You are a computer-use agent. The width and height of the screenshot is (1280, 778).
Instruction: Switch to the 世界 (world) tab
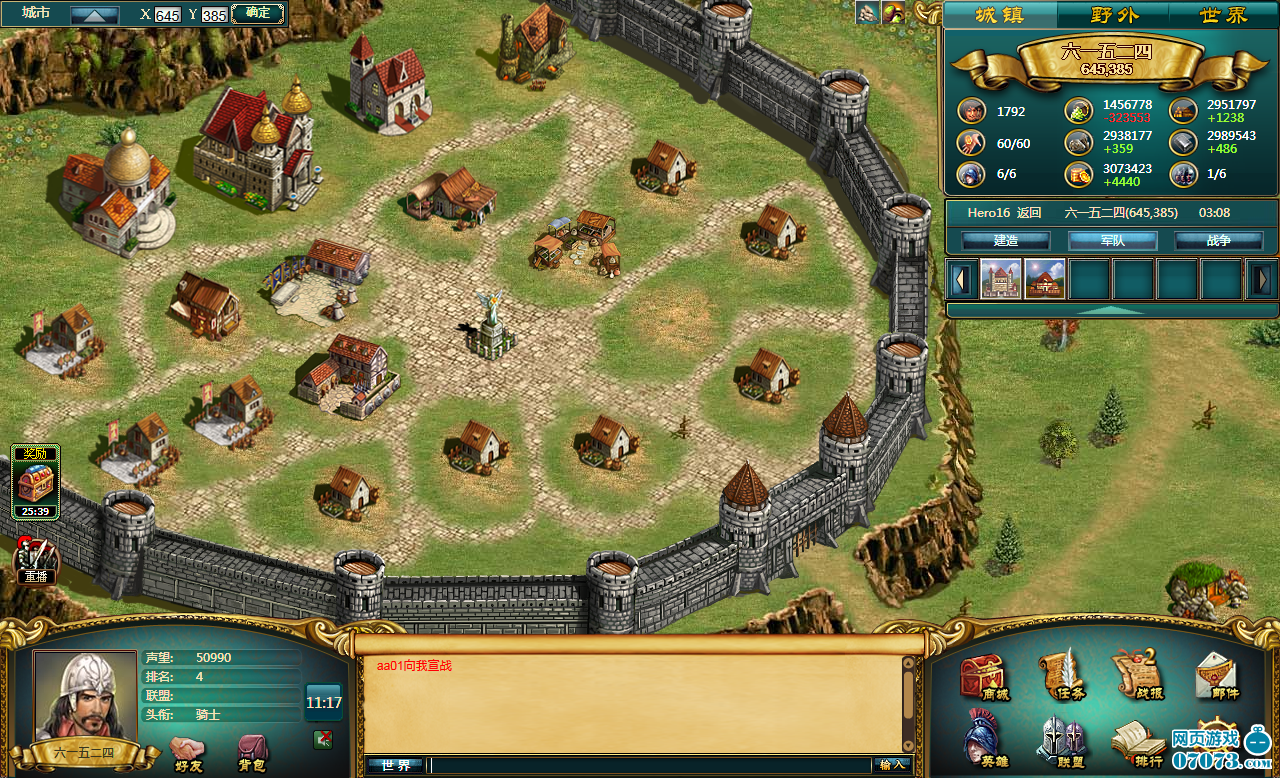pos(1223,15)
